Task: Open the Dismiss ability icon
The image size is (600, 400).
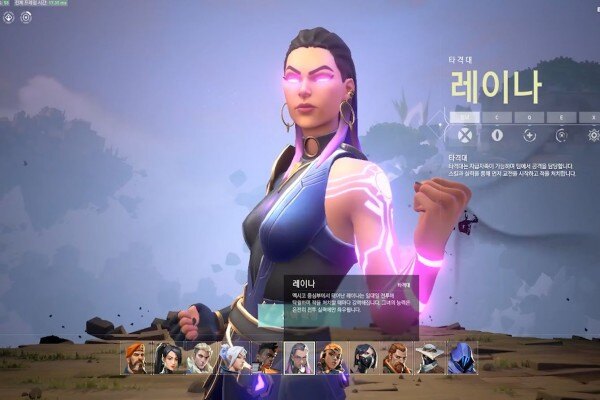Action: point(562,136)
